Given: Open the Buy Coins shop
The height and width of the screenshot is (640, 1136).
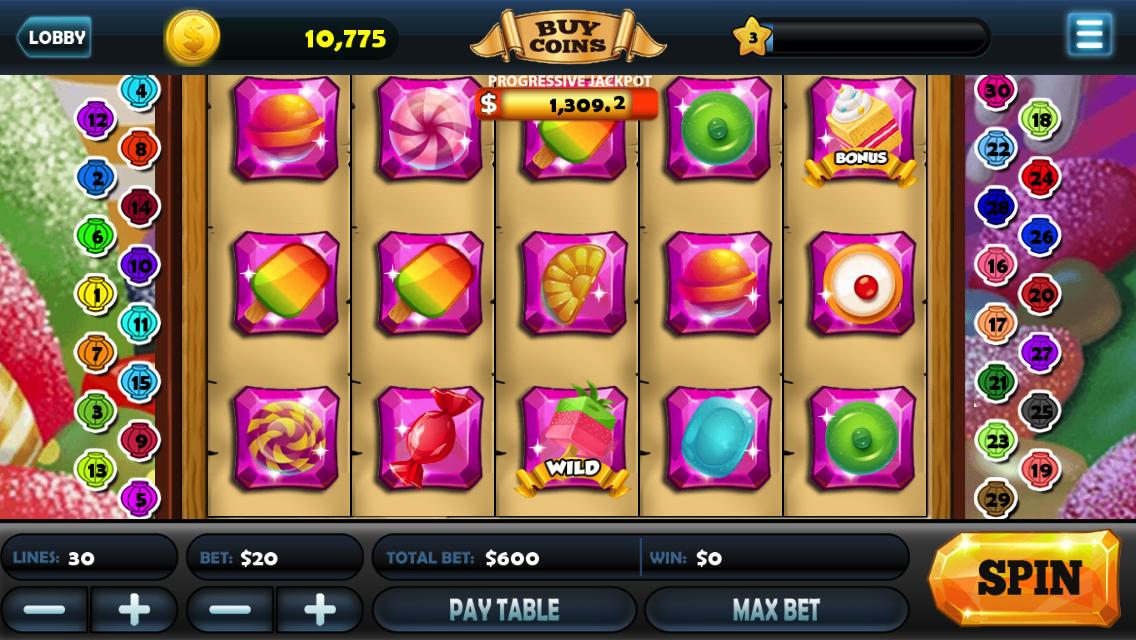Looking at the screenshot, I should 567,37.
